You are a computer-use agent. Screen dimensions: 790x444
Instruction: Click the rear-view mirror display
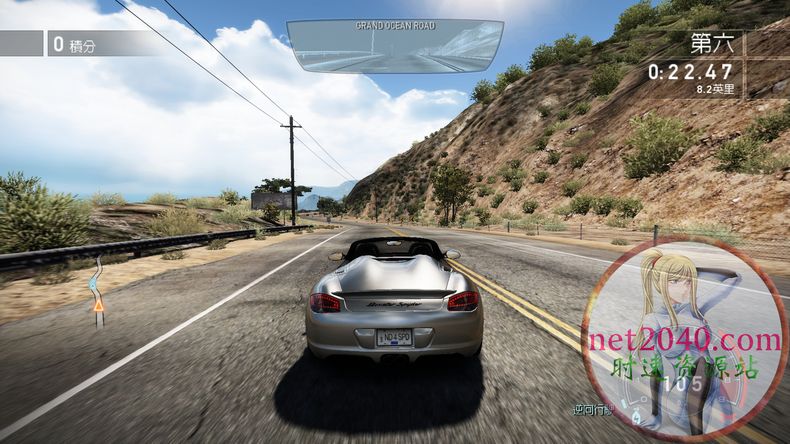[395, 47]
